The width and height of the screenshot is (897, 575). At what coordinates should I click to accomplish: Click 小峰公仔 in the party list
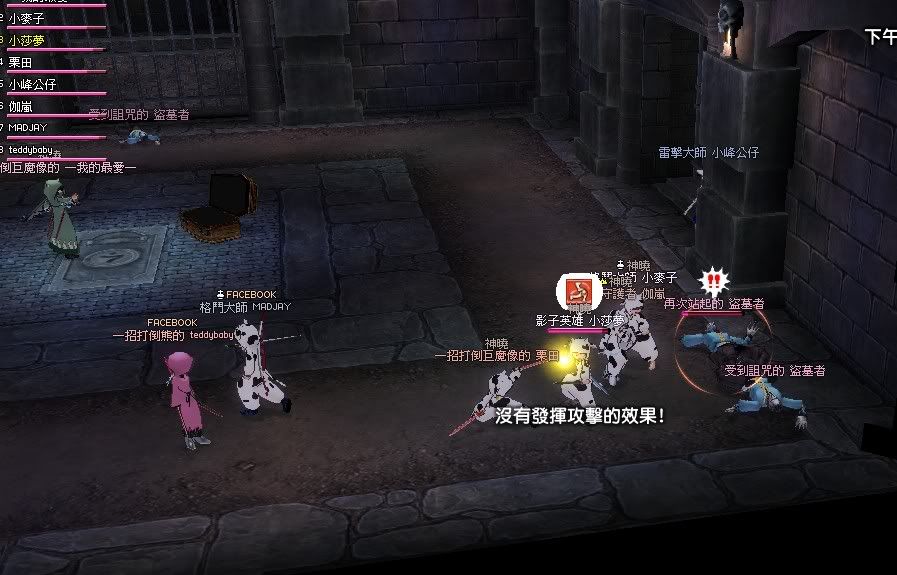click(32, 84)
